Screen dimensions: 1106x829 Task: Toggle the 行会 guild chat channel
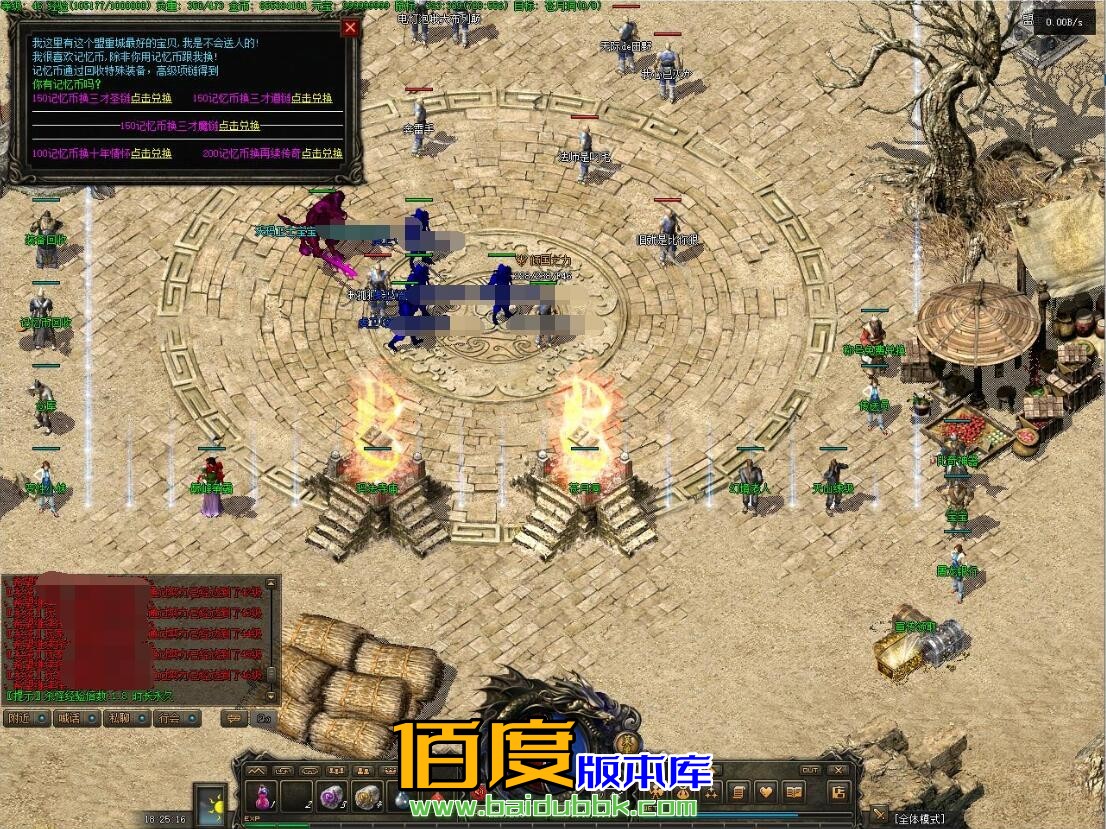pos(177,718)
